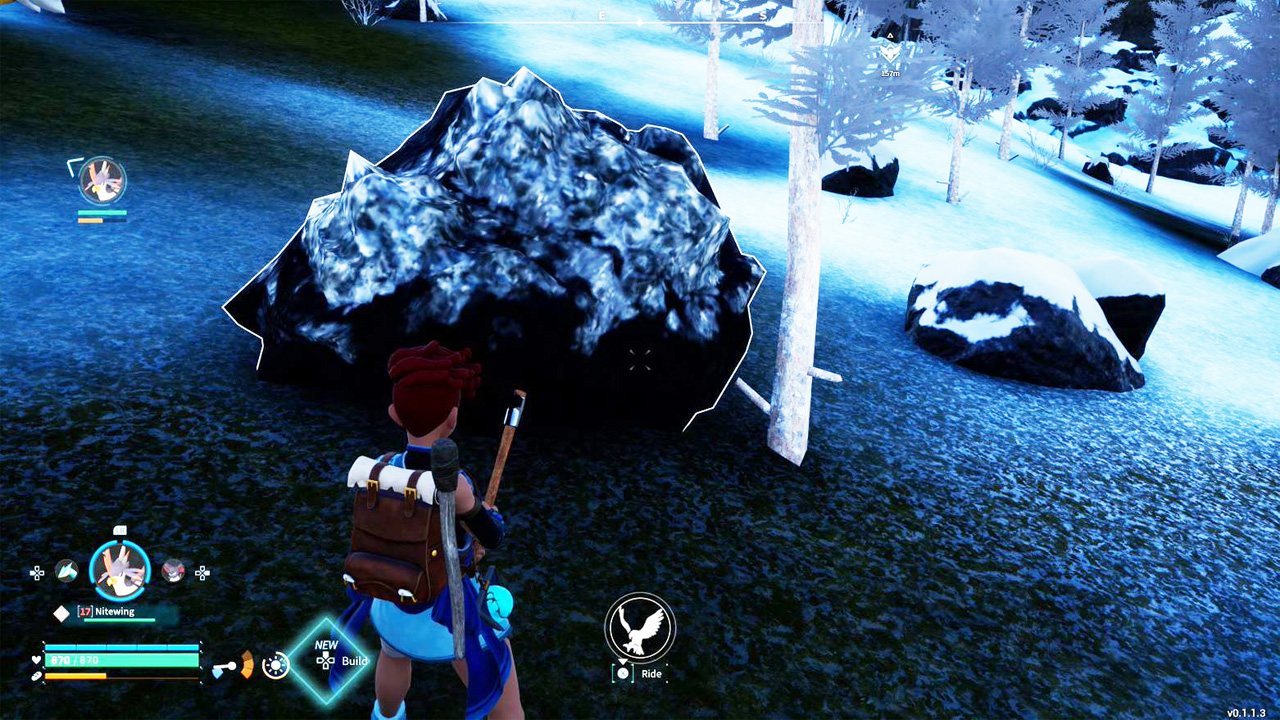This screenshot has height=720, width=1280.
Task: Click the Ride label to mount Nitewing
Action: click(651, 673)
